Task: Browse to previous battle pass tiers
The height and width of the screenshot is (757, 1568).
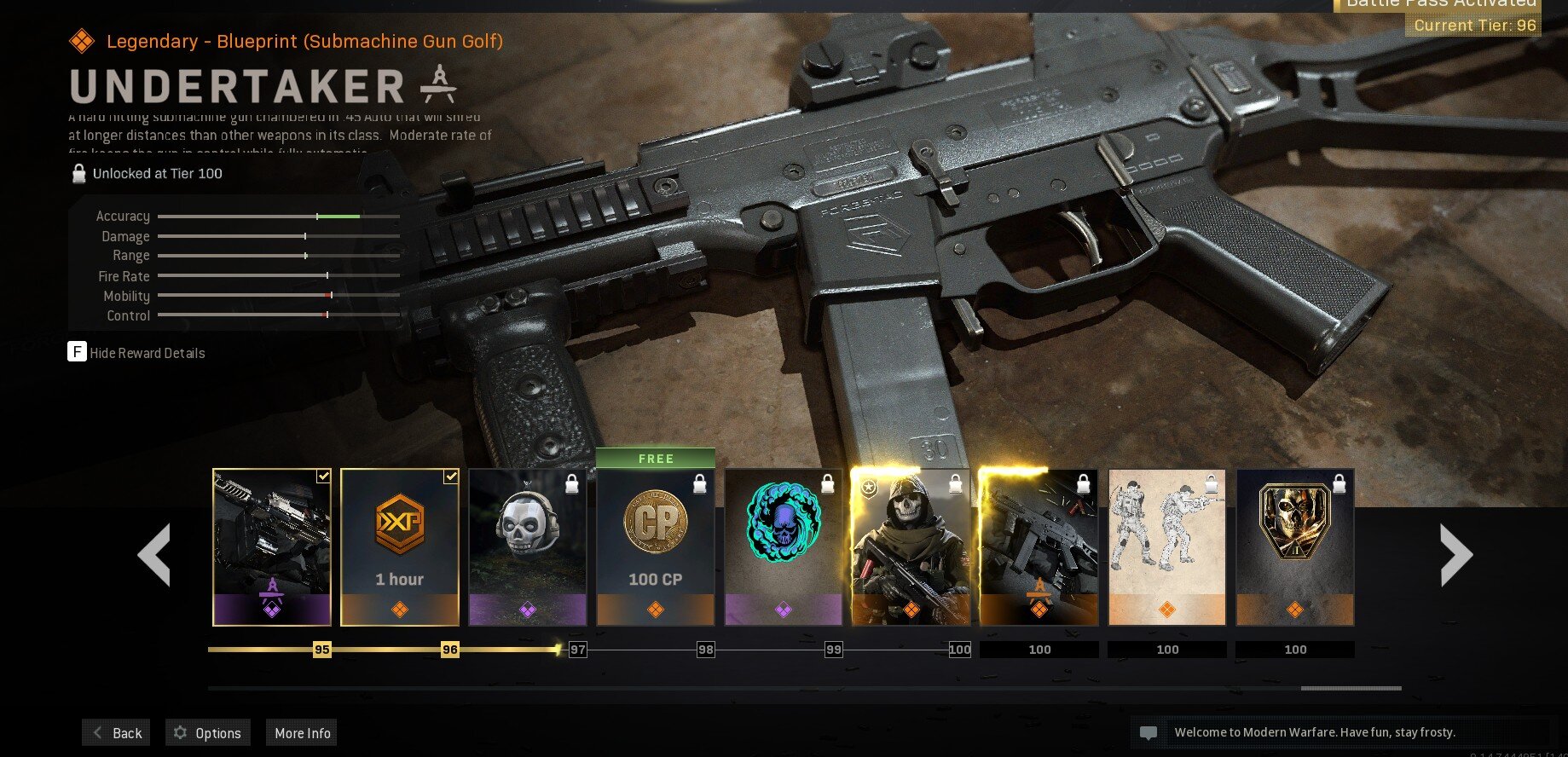Action: [154, 555]
